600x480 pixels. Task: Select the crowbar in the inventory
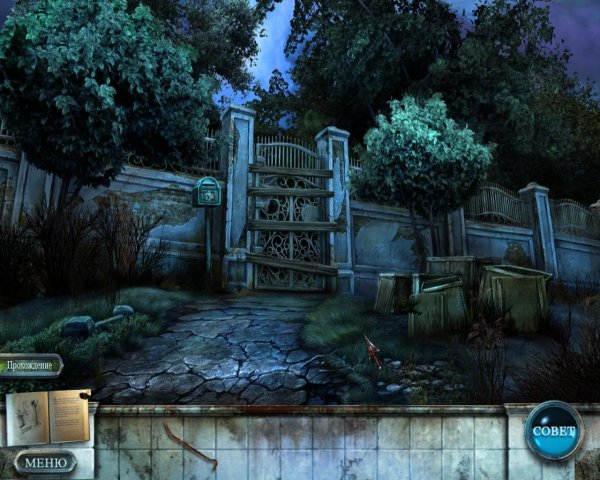pos(190,445)
